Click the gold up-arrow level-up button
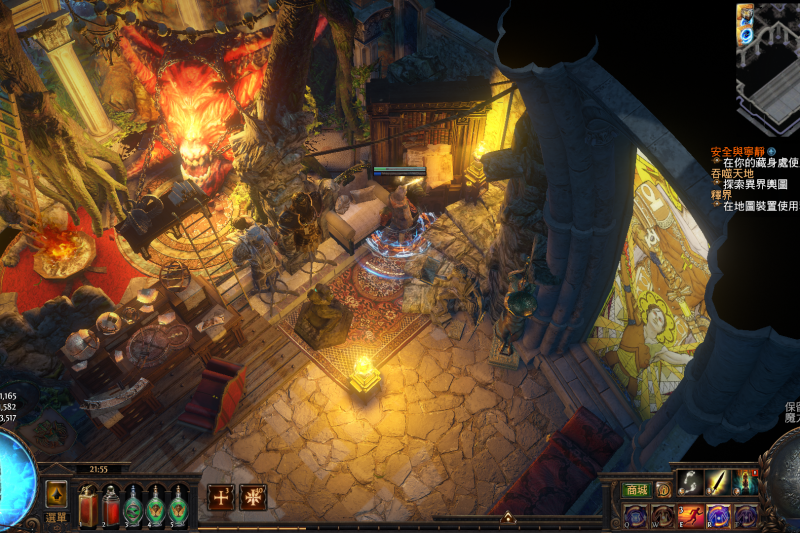Viewport: 800px width, 533px height. pos(56,494)
